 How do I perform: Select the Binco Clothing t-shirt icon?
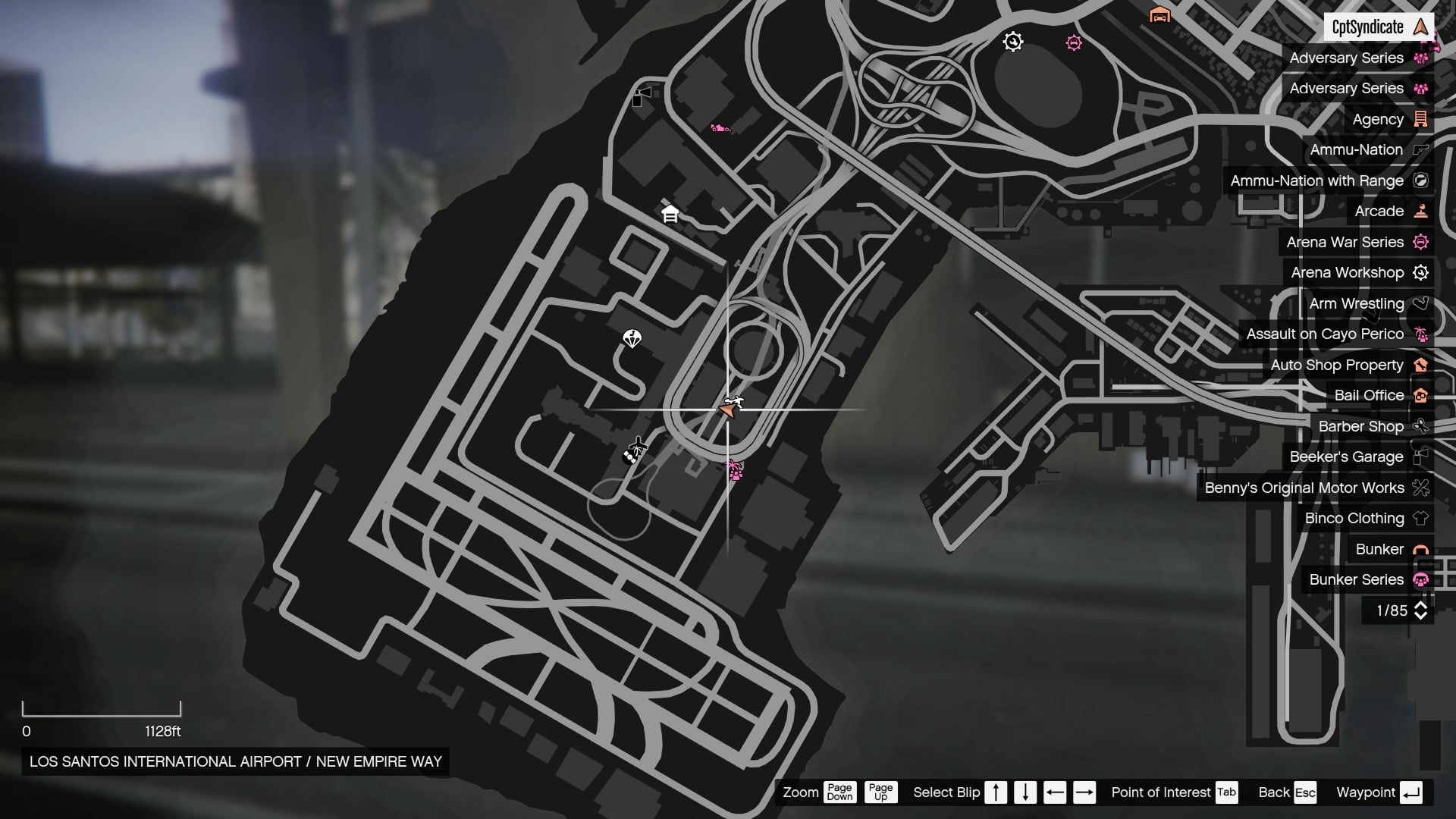(x=1420, y=518)
